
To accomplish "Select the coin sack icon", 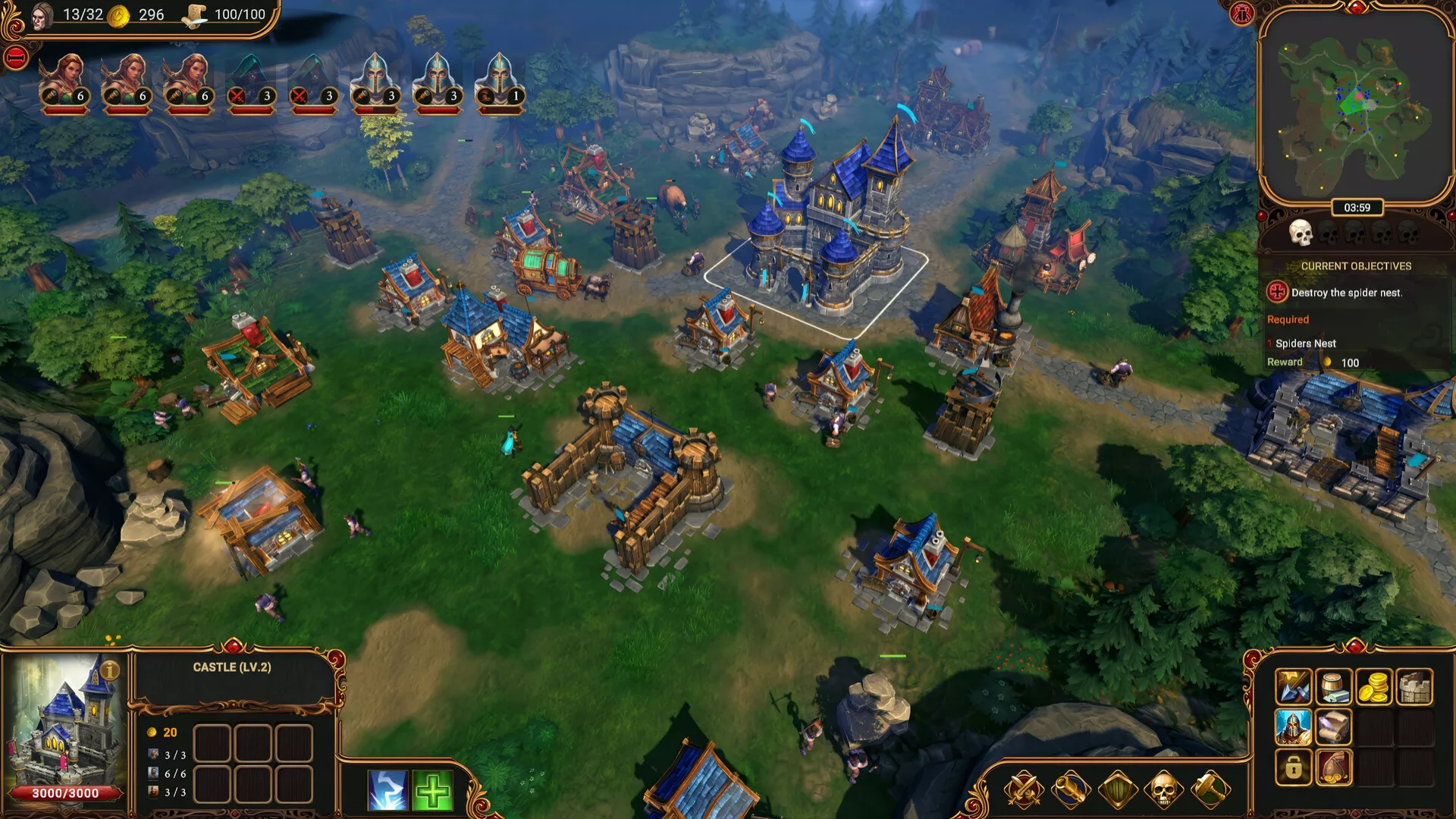I will 1333,767.
